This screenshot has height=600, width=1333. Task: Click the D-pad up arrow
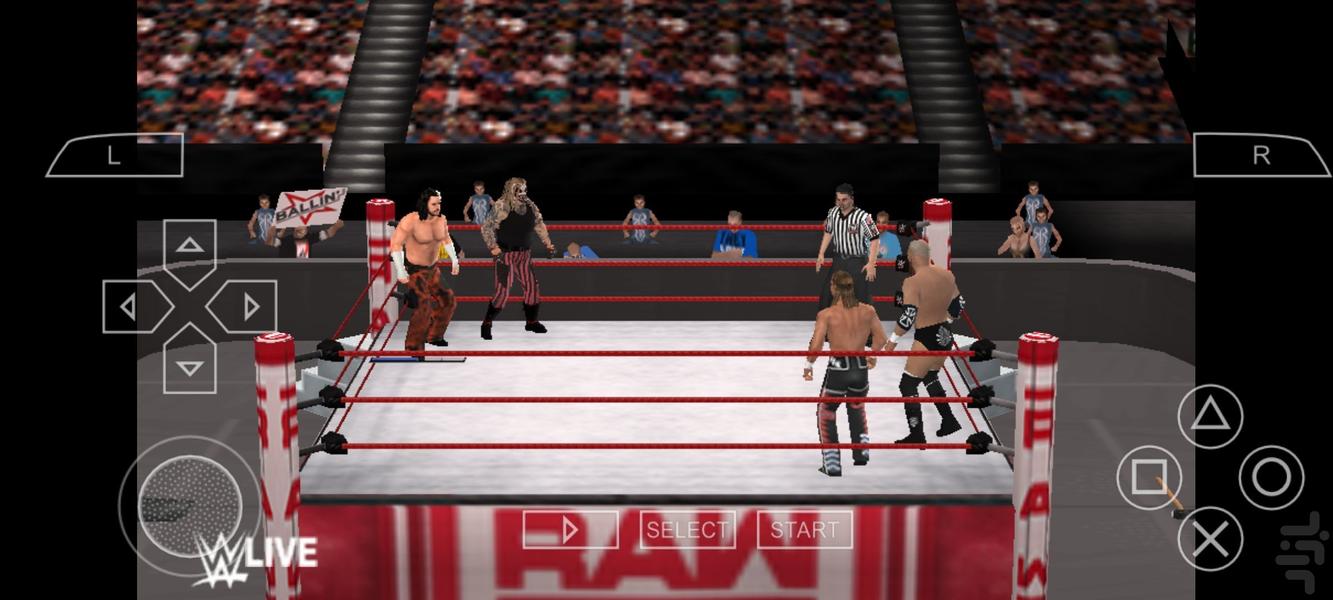pyautogui.click(x=190, y=246)
